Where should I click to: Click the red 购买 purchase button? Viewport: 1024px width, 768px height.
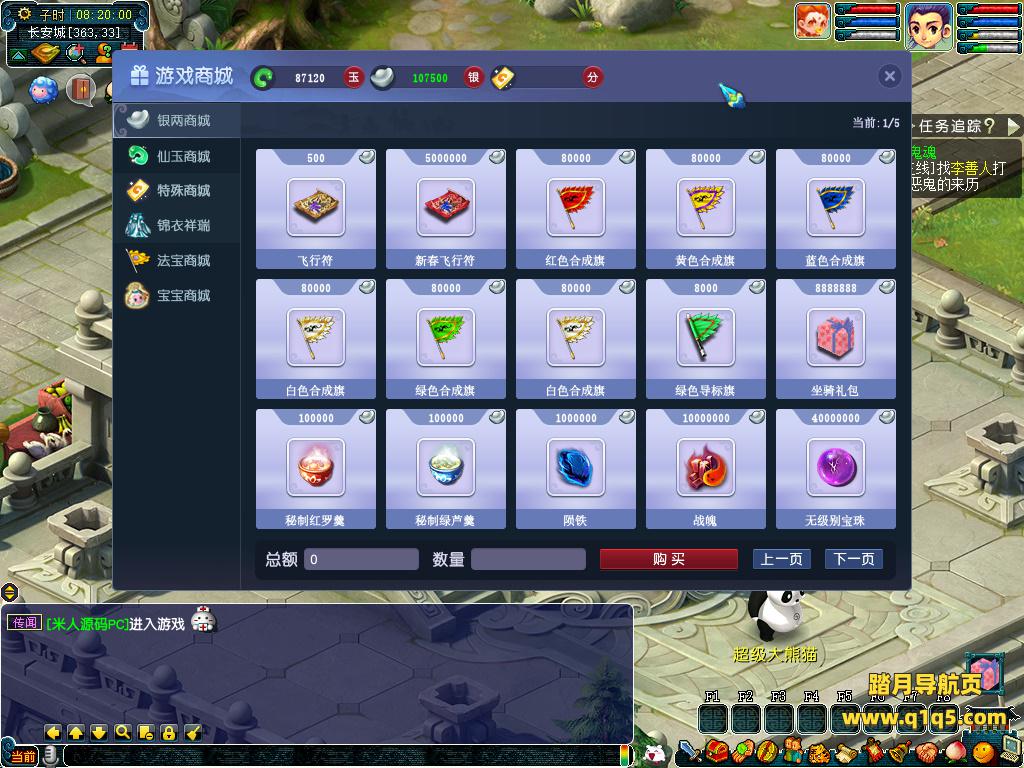click(x=668, y=559)
